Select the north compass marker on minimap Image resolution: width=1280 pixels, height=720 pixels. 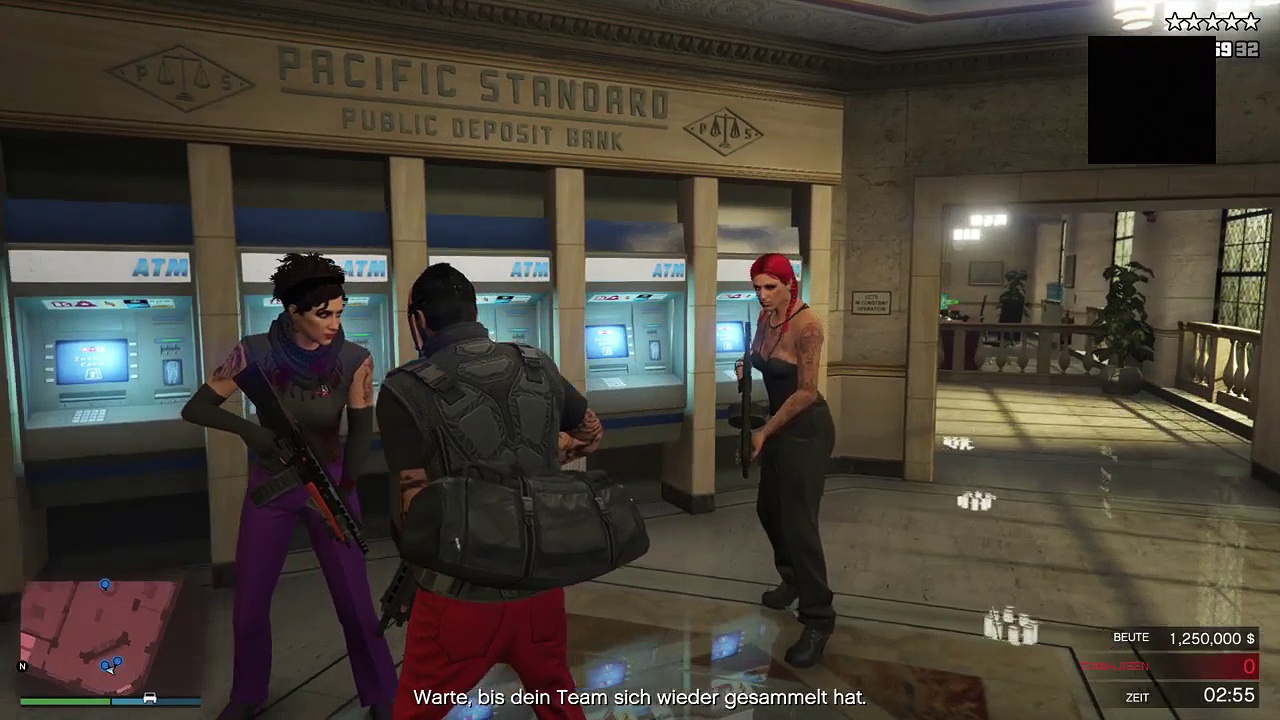coord(23,666)
